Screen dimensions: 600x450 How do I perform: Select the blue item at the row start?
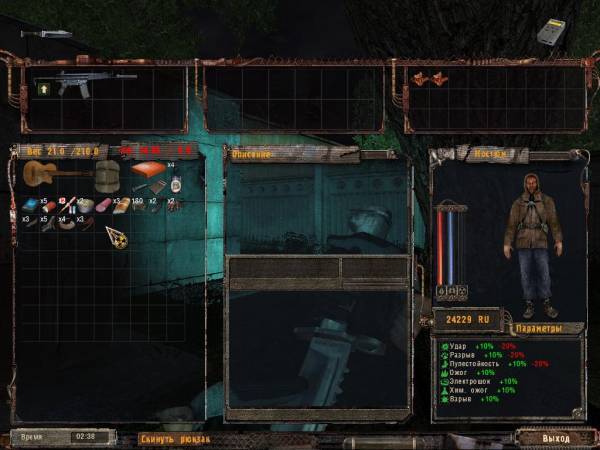tap(28, 204)
